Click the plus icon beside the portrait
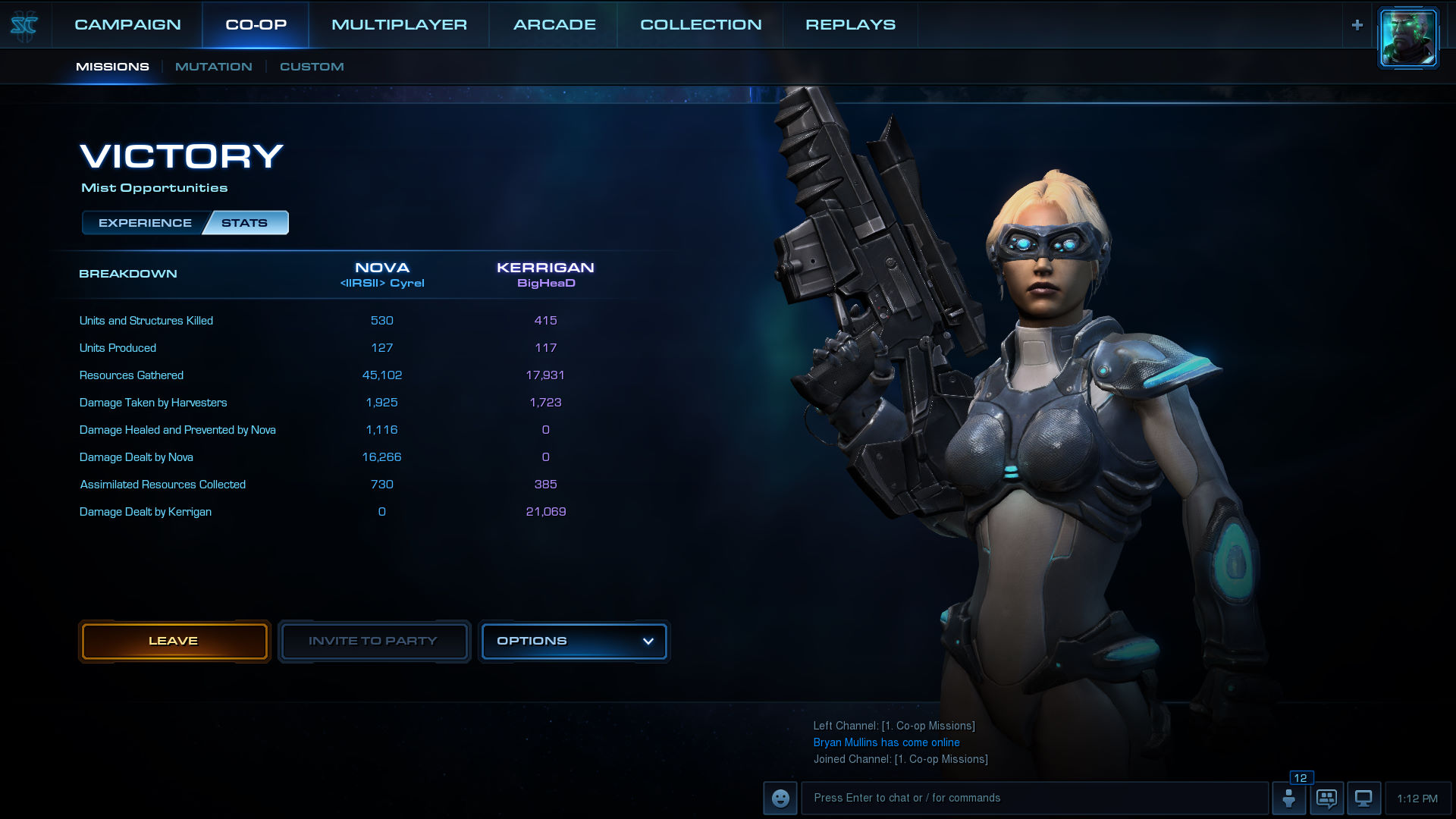Viewport: 1456px width, 819px height. pos(1357,25)
